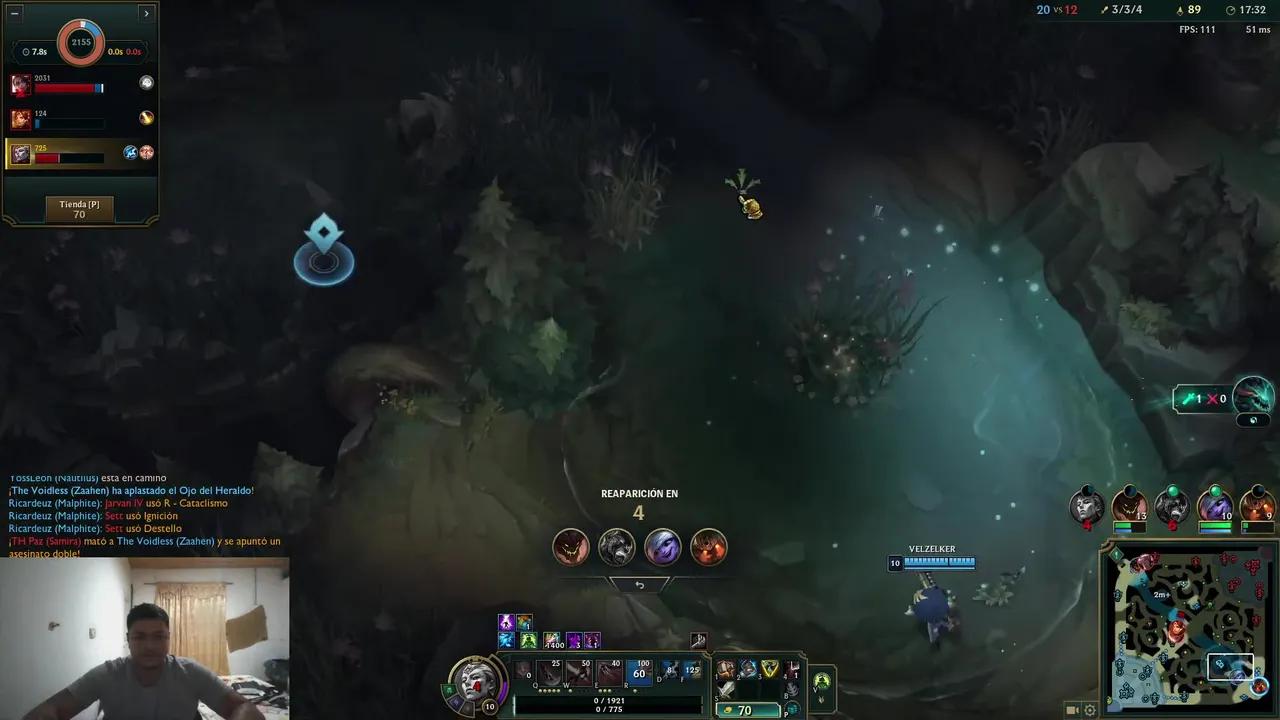
Task: Select the W ability icon
Action: tap(579, 672)
